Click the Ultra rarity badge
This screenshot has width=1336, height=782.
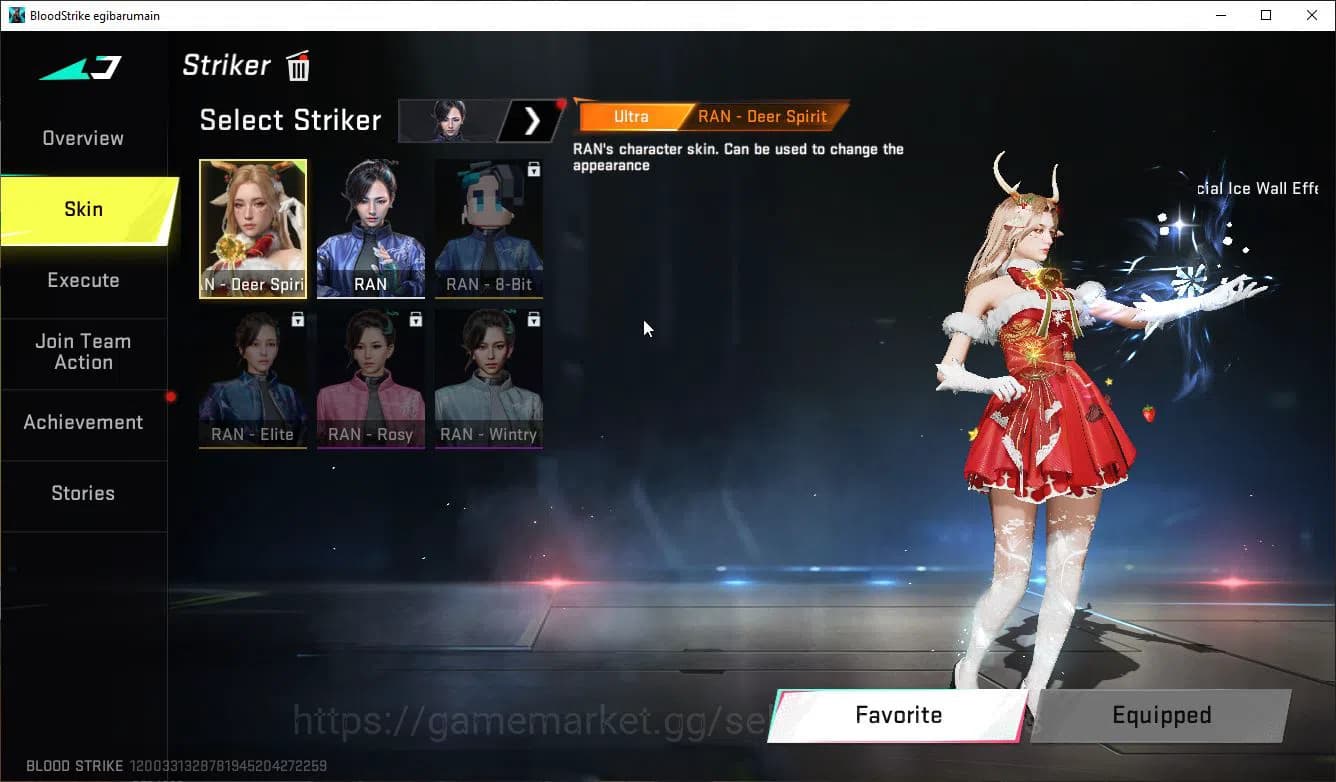click(x=631, y=116)
